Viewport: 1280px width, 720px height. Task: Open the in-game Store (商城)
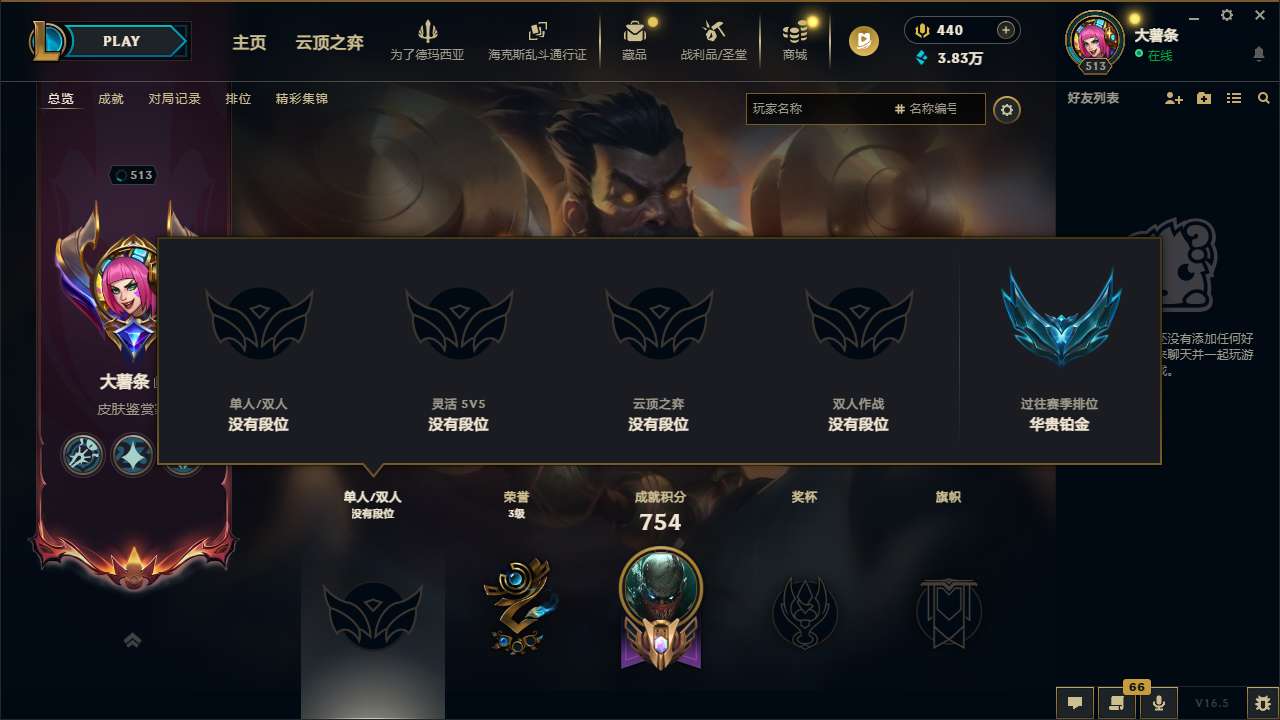tap(795, 40)
